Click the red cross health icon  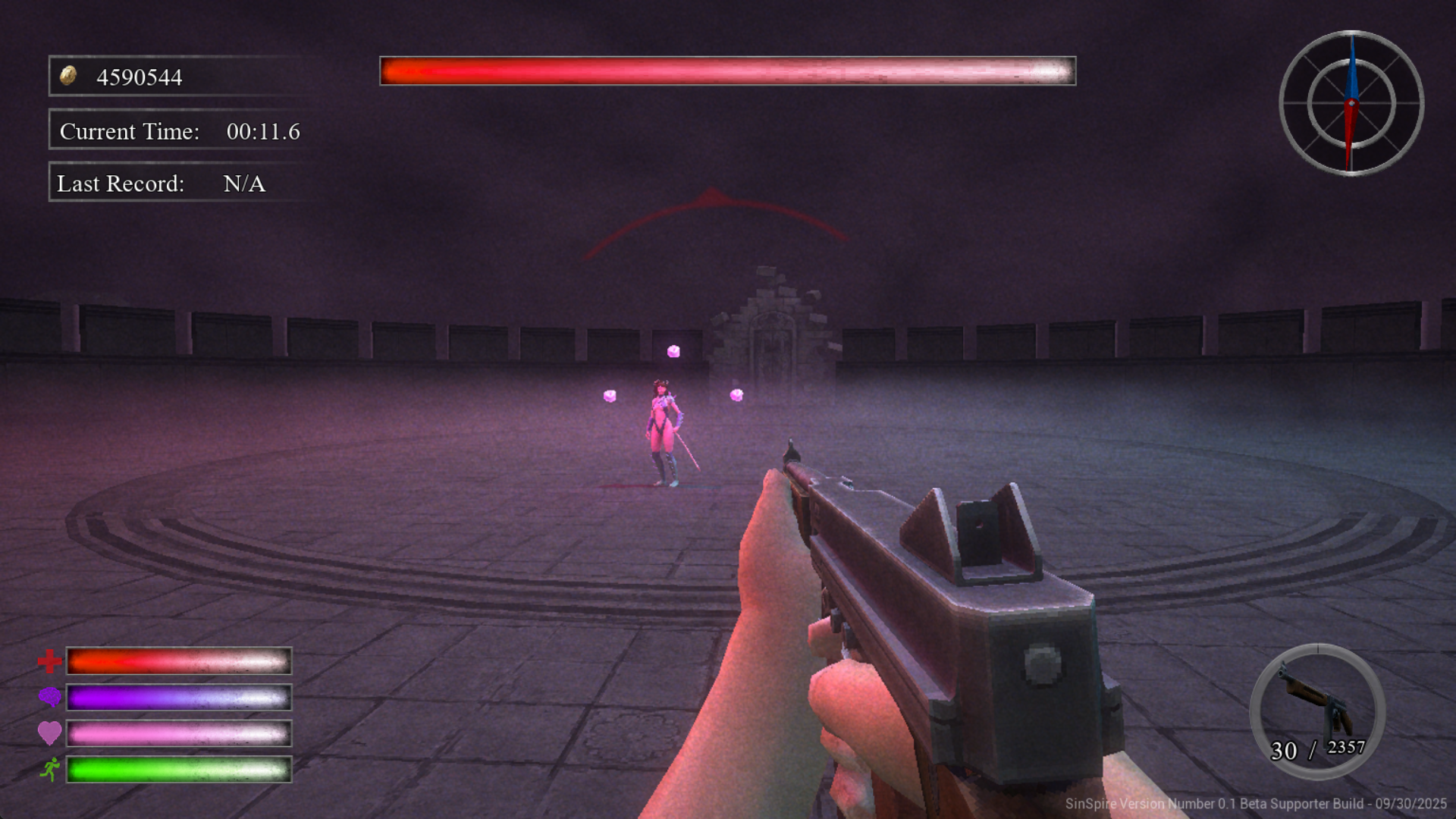(49, 661)
